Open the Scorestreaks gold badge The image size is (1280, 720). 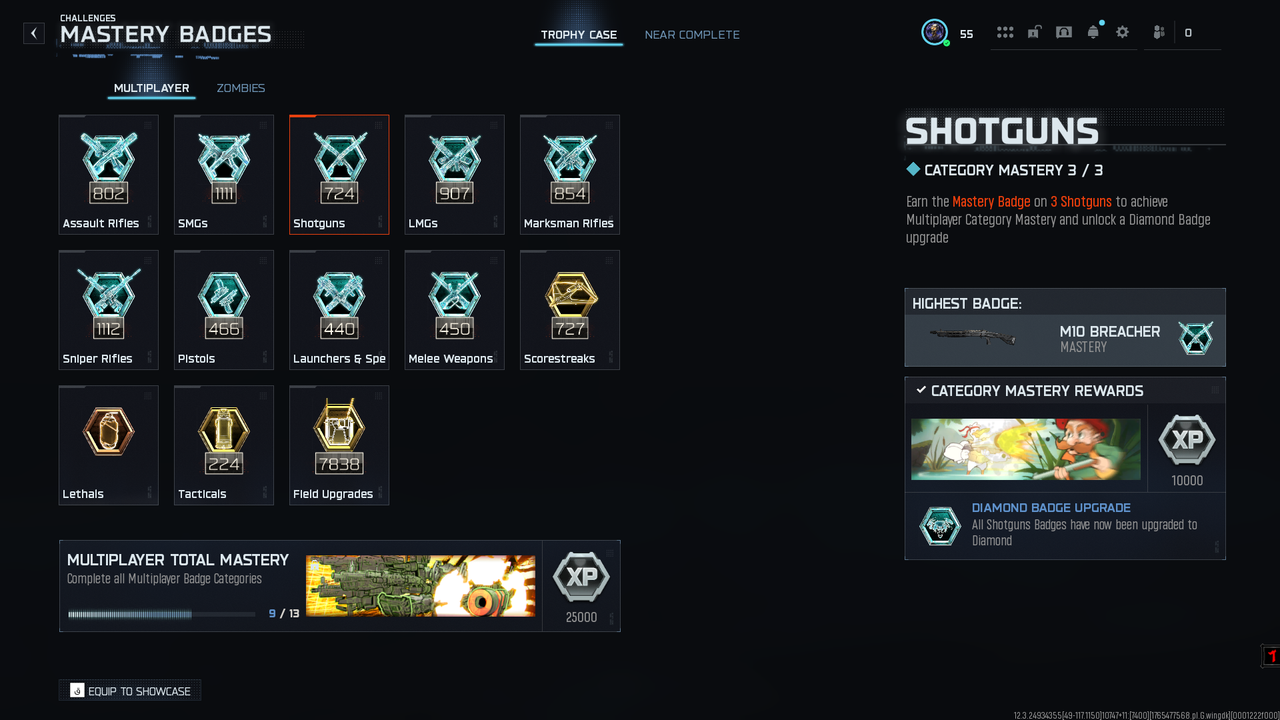click(570, 309)
